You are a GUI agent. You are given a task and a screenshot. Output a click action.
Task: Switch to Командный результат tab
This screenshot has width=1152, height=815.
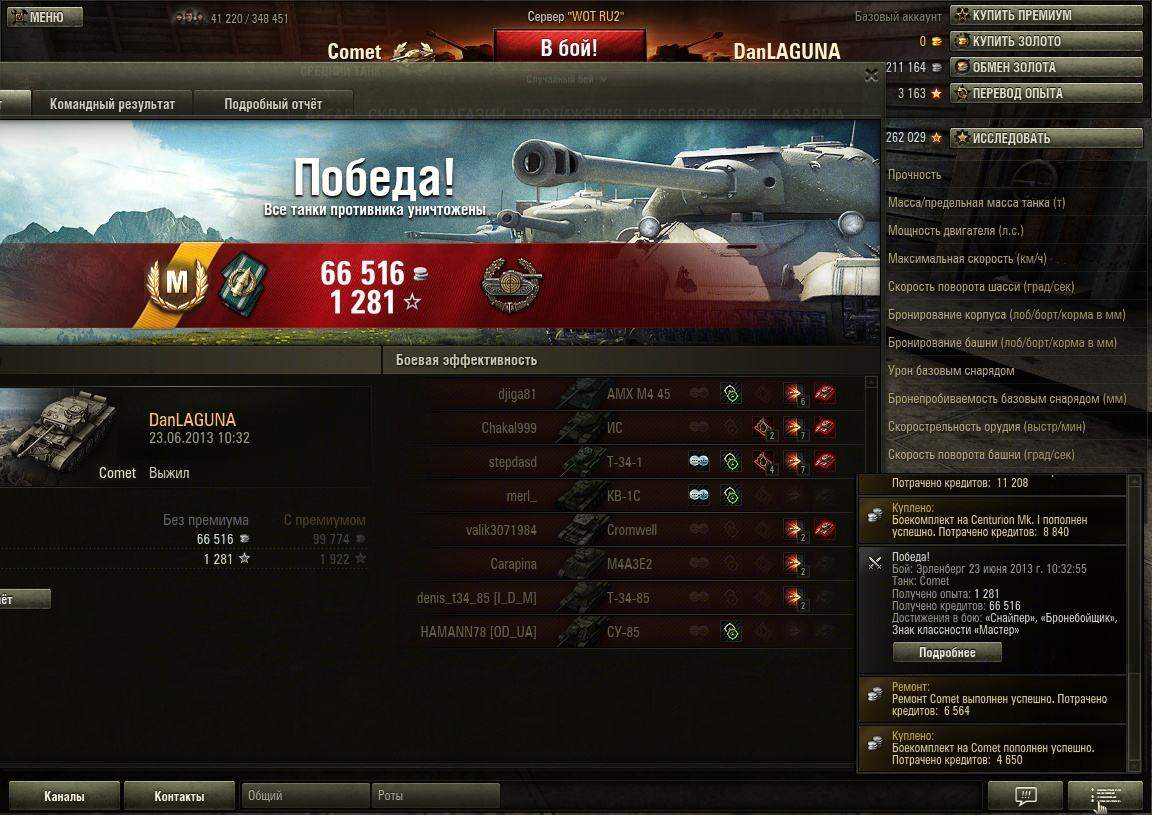pyautogui.click(x=112, y=104)
